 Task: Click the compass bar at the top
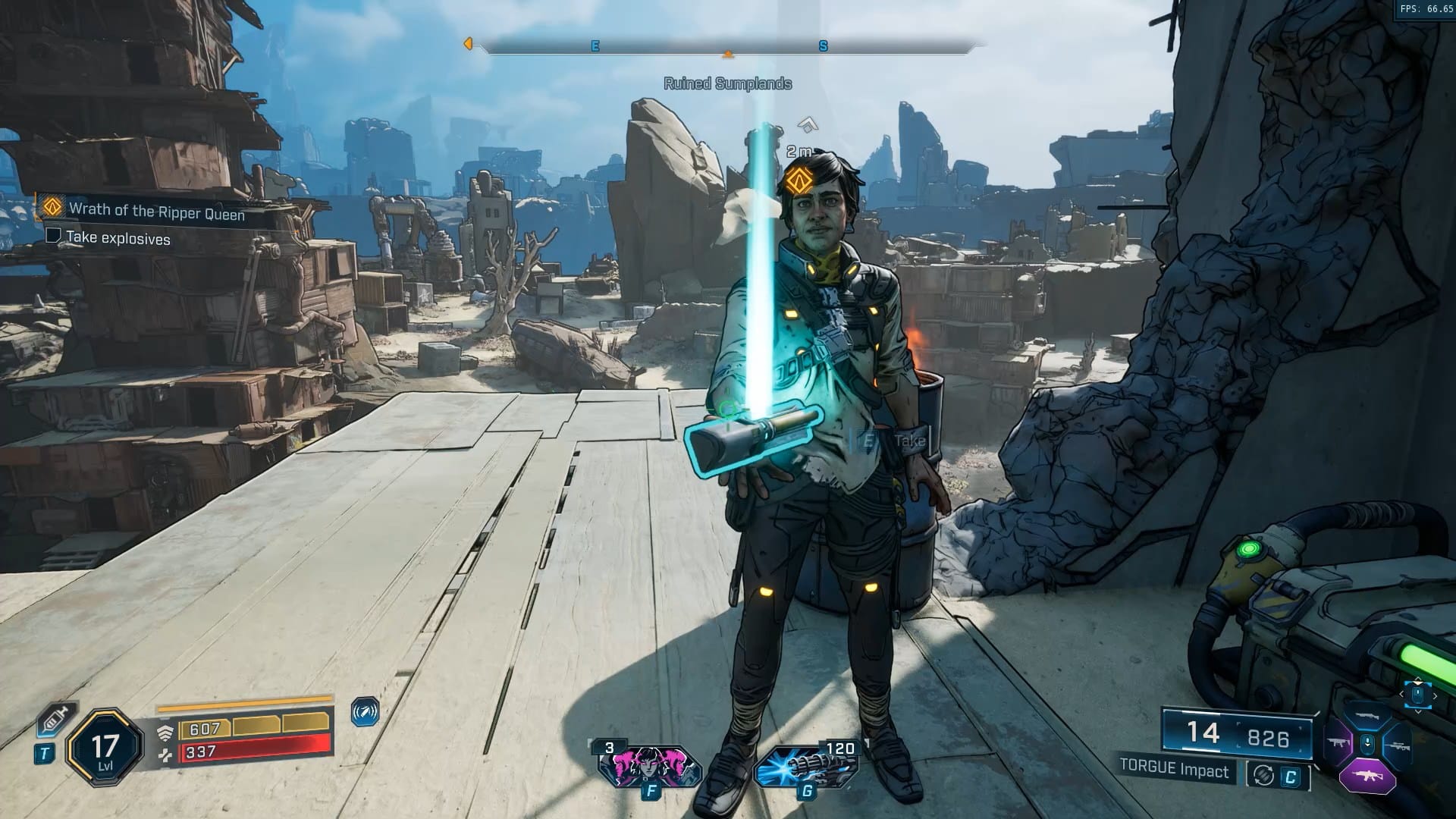(x=728, y=47)
